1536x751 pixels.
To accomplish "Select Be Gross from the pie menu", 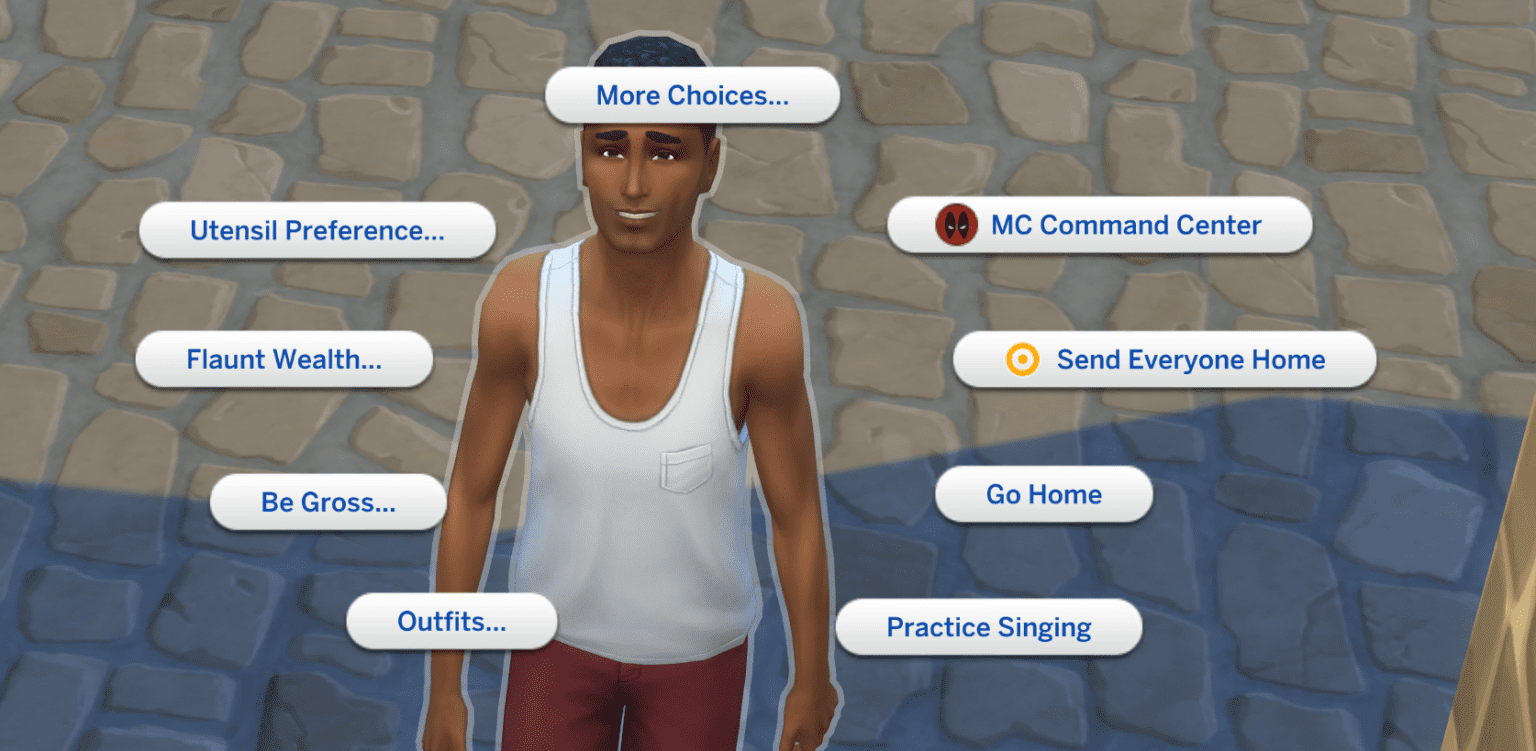I will click(328, 503).
